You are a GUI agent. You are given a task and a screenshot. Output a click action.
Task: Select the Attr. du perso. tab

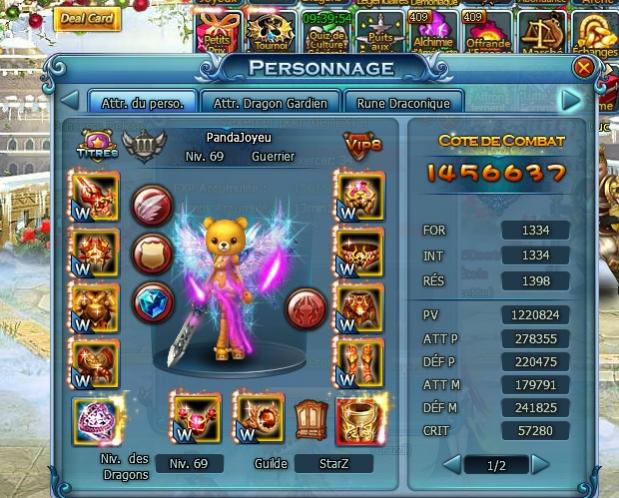coord(142,102)
